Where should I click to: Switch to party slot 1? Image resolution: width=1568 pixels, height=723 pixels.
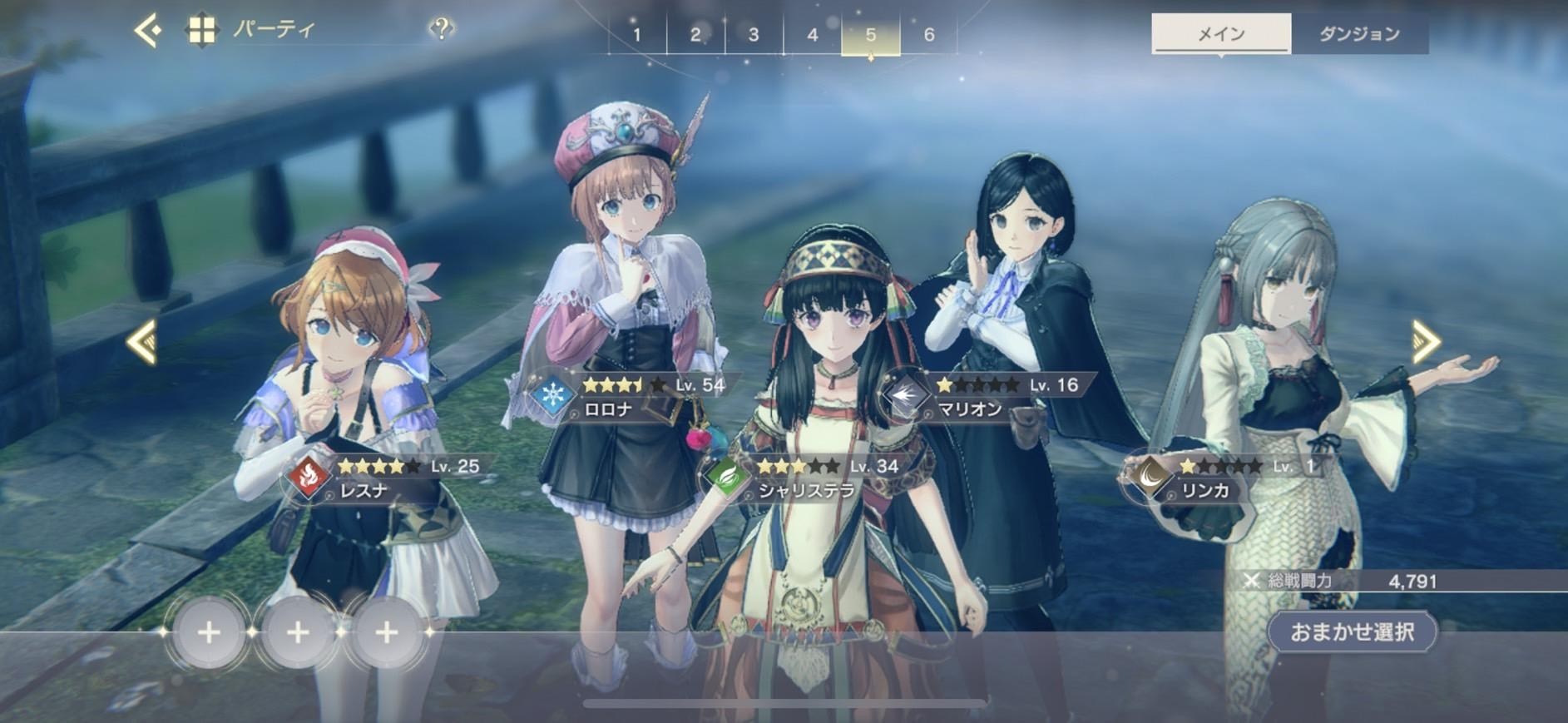click(637, 35)
